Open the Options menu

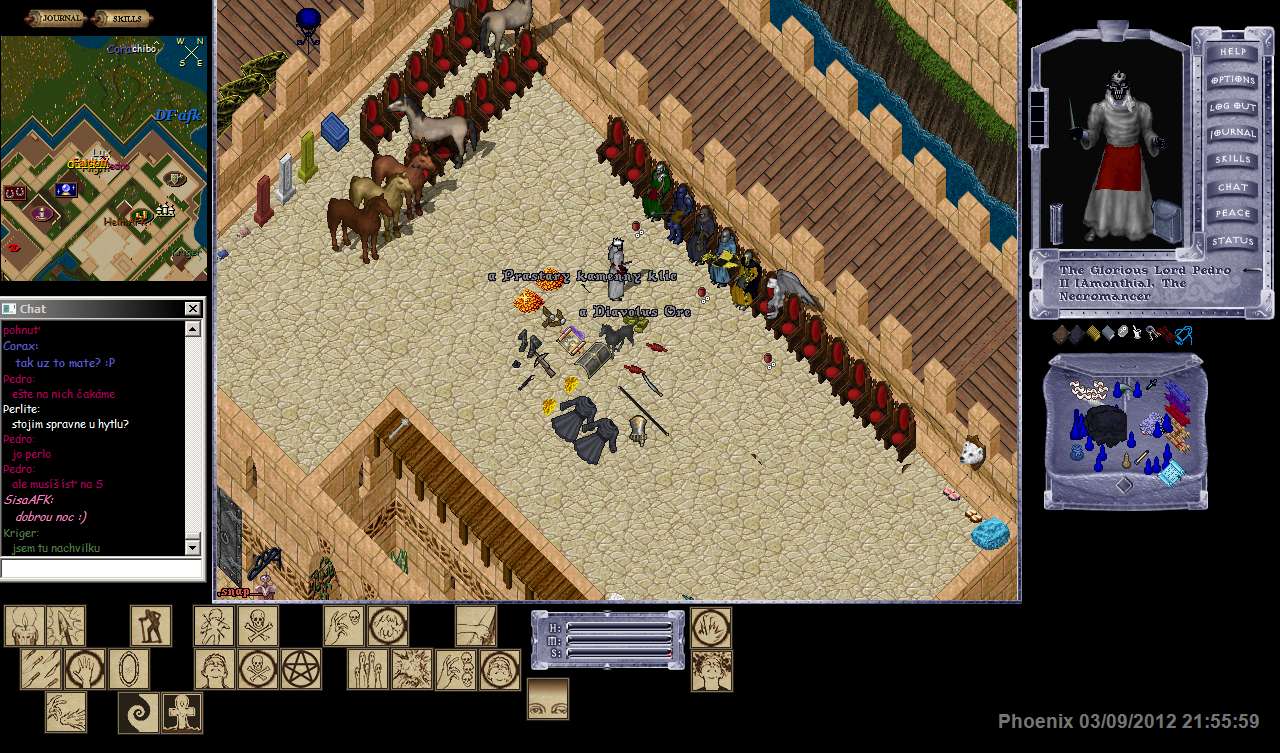click(x=1232, y=79)
